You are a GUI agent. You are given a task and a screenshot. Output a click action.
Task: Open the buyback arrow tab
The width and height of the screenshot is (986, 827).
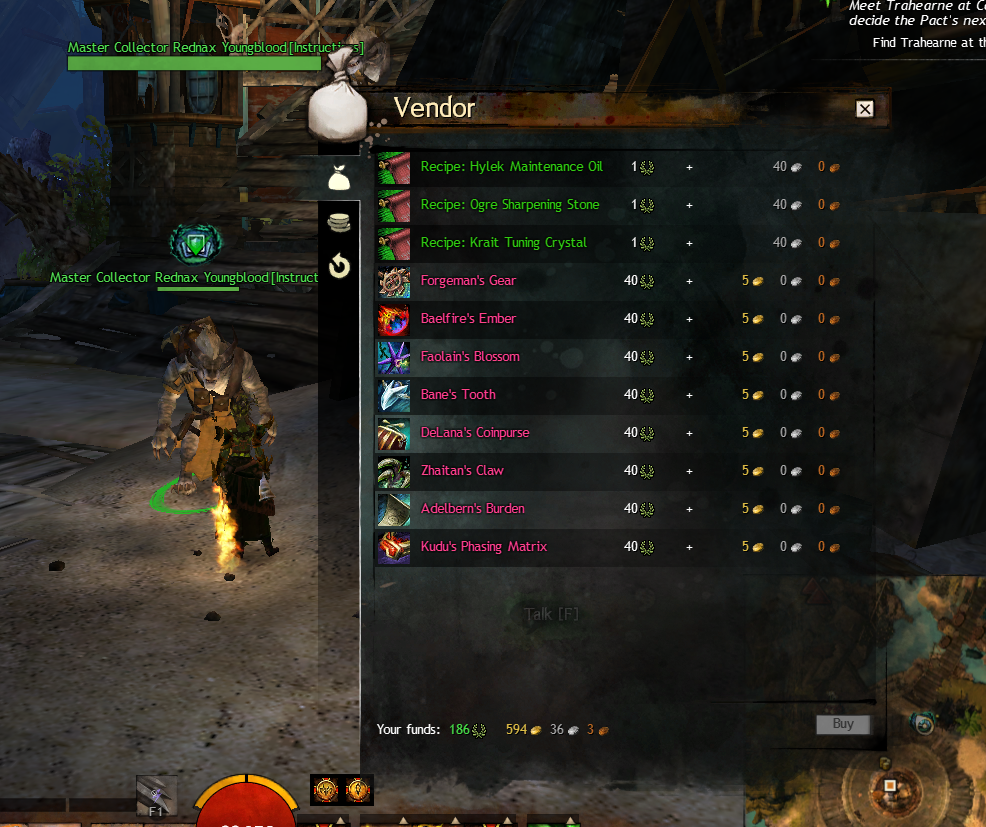(339, 266)
